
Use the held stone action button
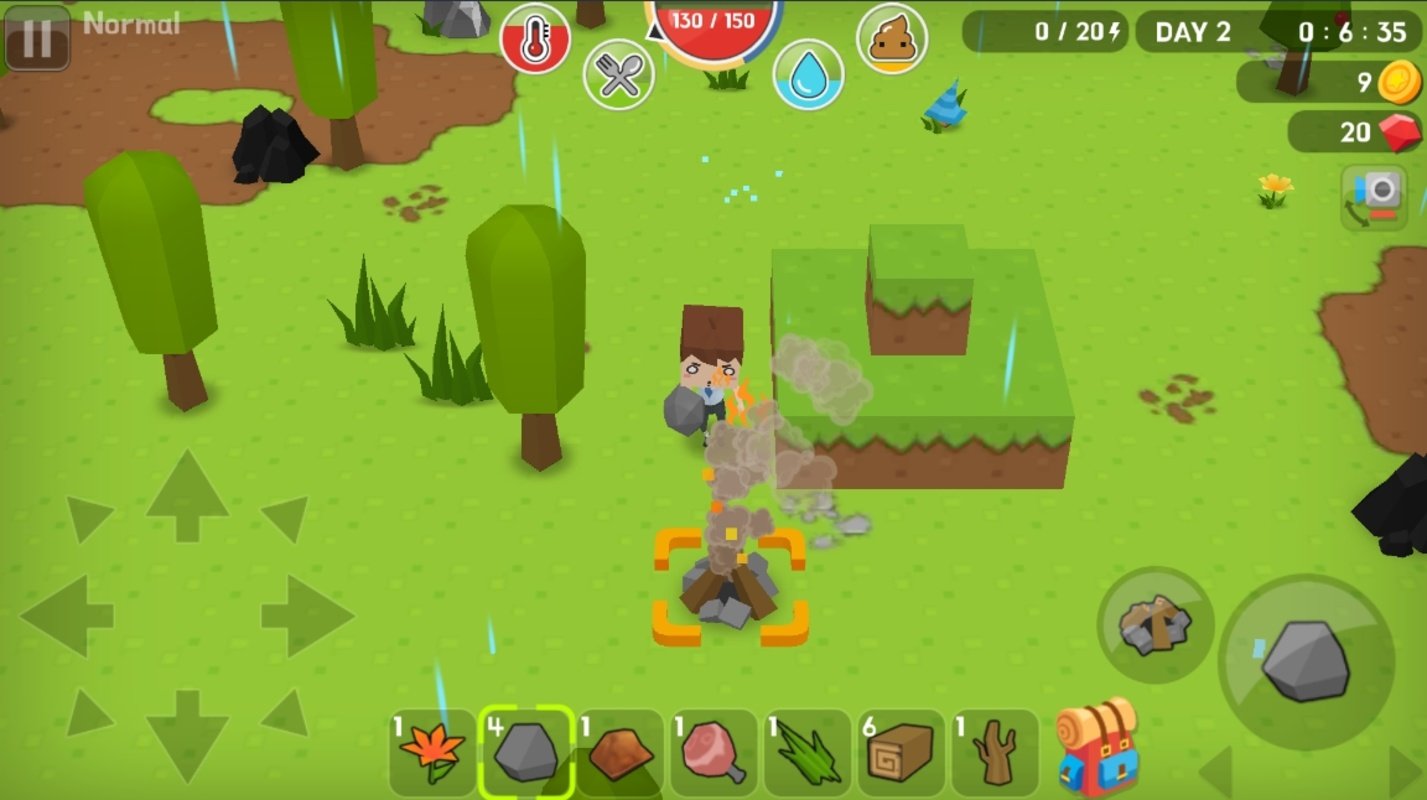click(1305, 661)
